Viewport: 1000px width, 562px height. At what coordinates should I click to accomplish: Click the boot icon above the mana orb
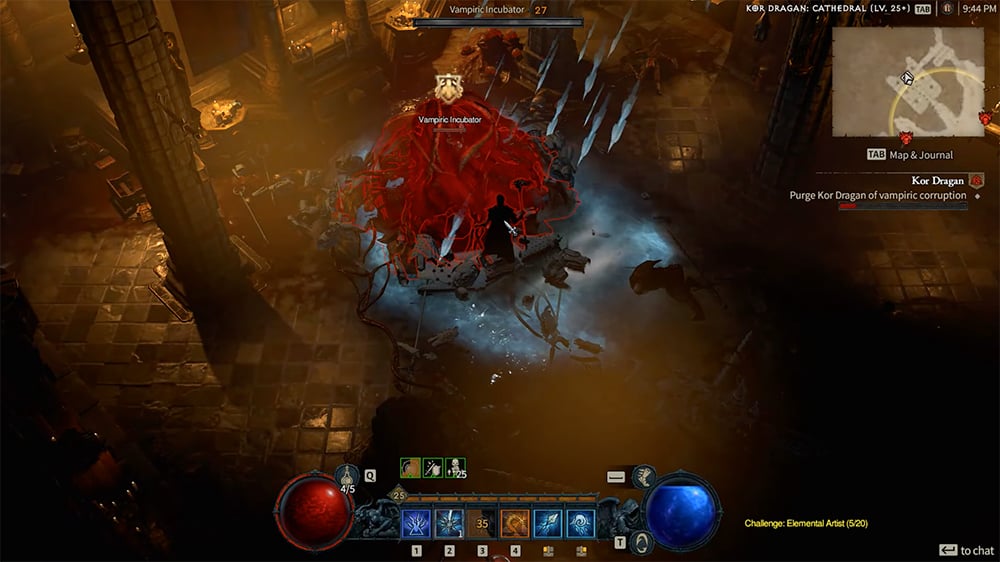pos(643,477)
